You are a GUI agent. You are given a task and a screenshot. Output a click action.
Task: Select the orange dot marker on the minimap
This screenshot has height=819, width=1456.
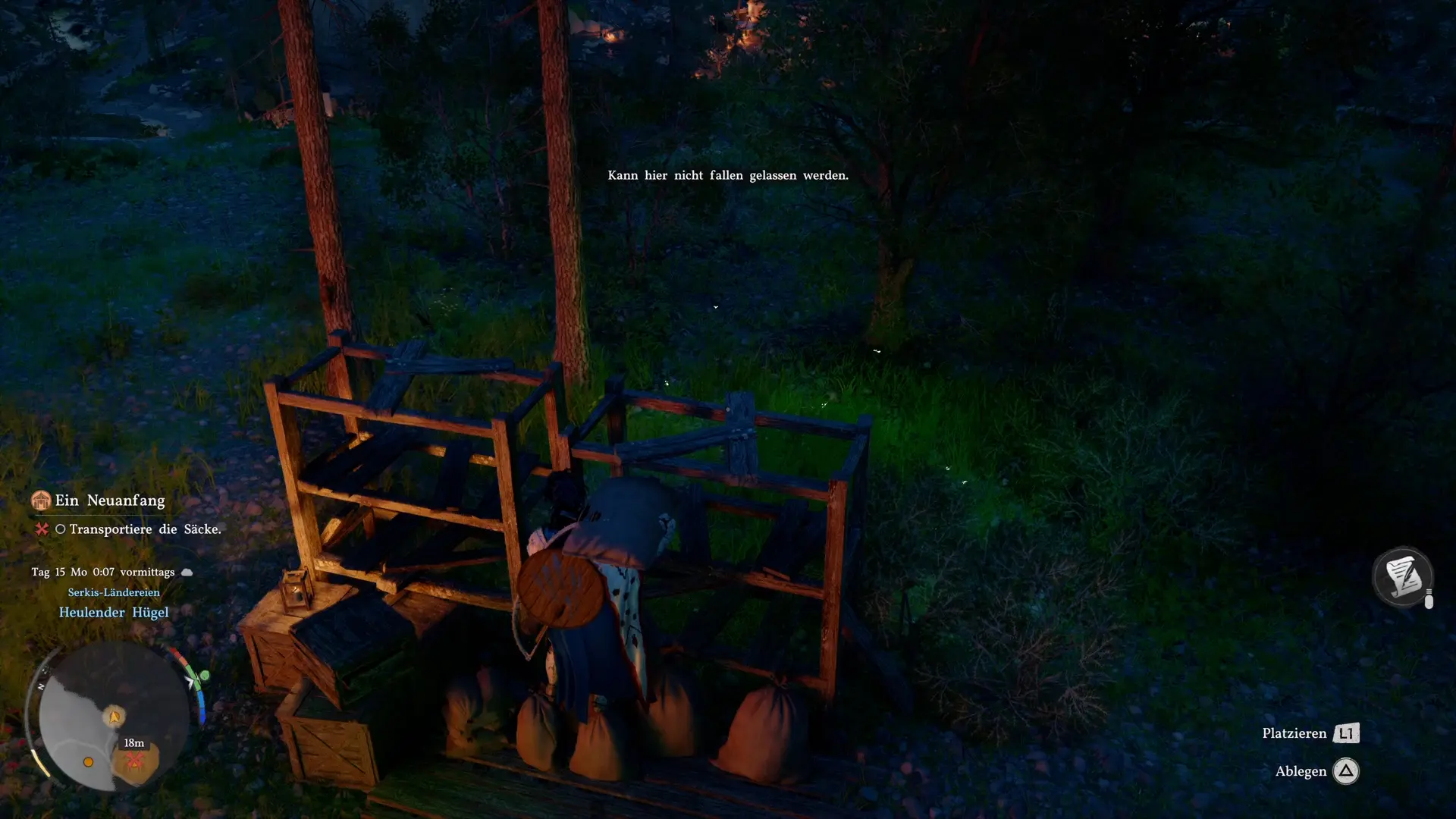coord(88,762)
